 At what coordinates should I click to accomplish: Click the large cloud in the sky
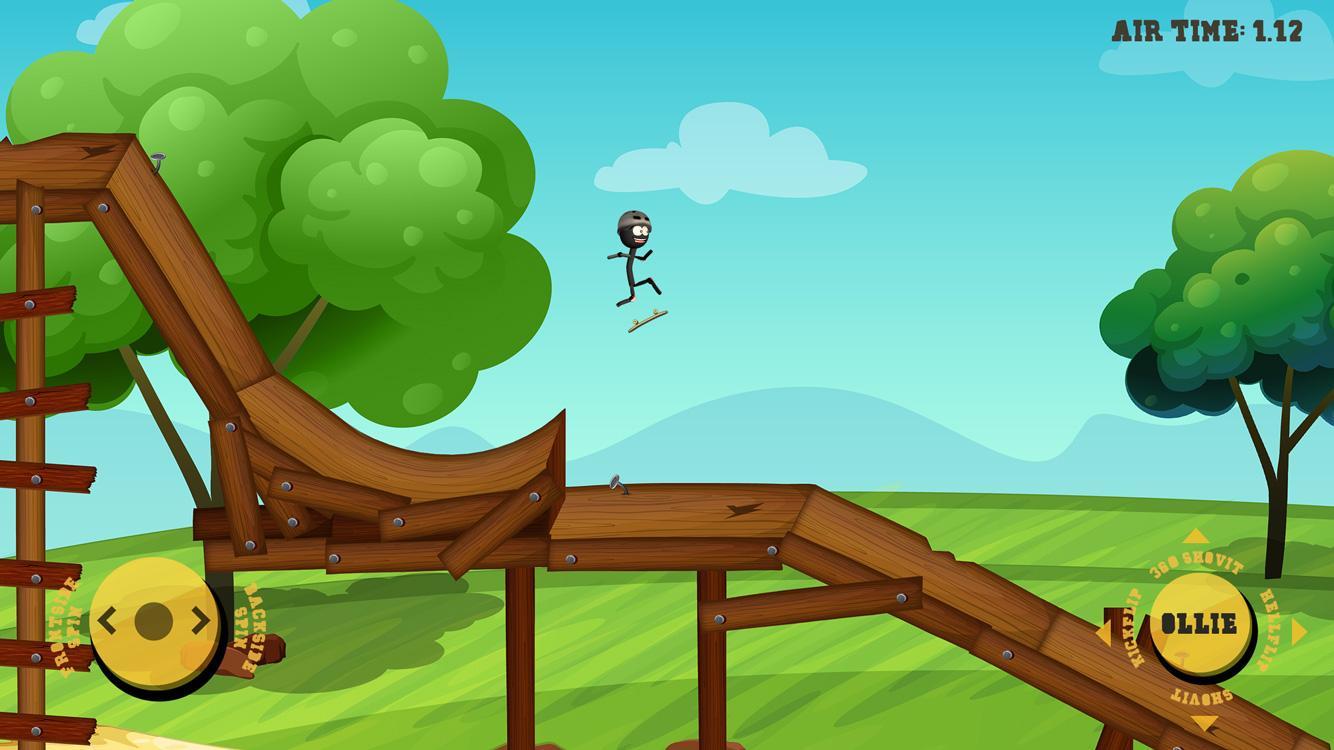pyautogui.click(x=730, y=150)
